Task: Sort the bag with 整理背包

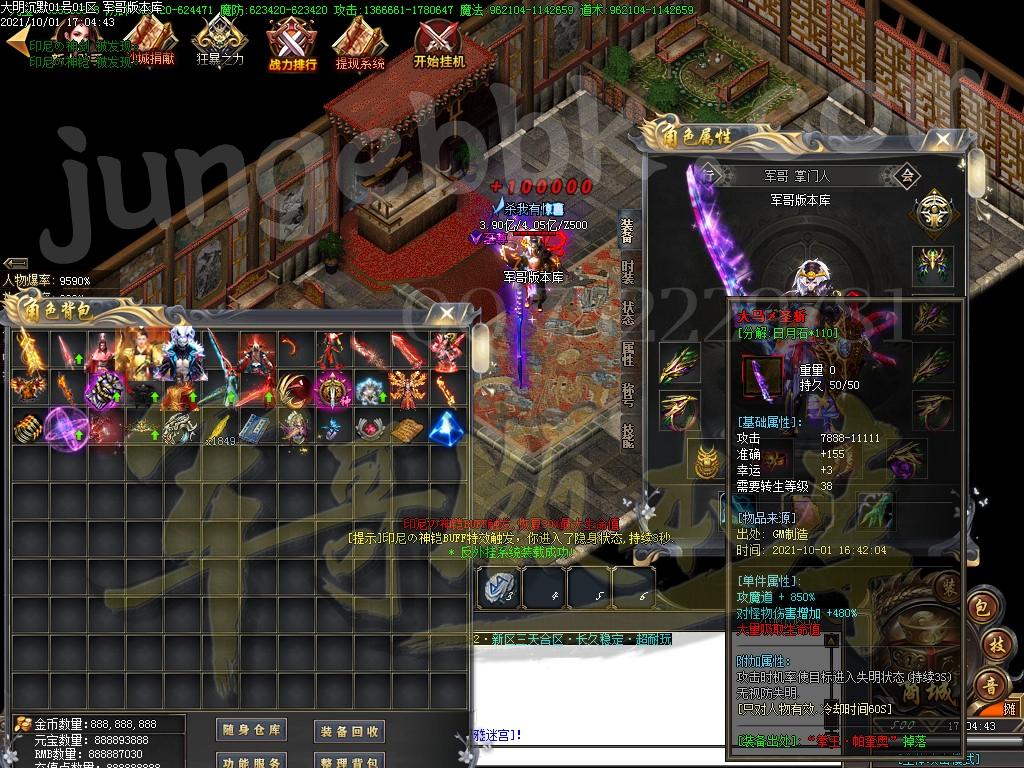Action: pos(349,762)
